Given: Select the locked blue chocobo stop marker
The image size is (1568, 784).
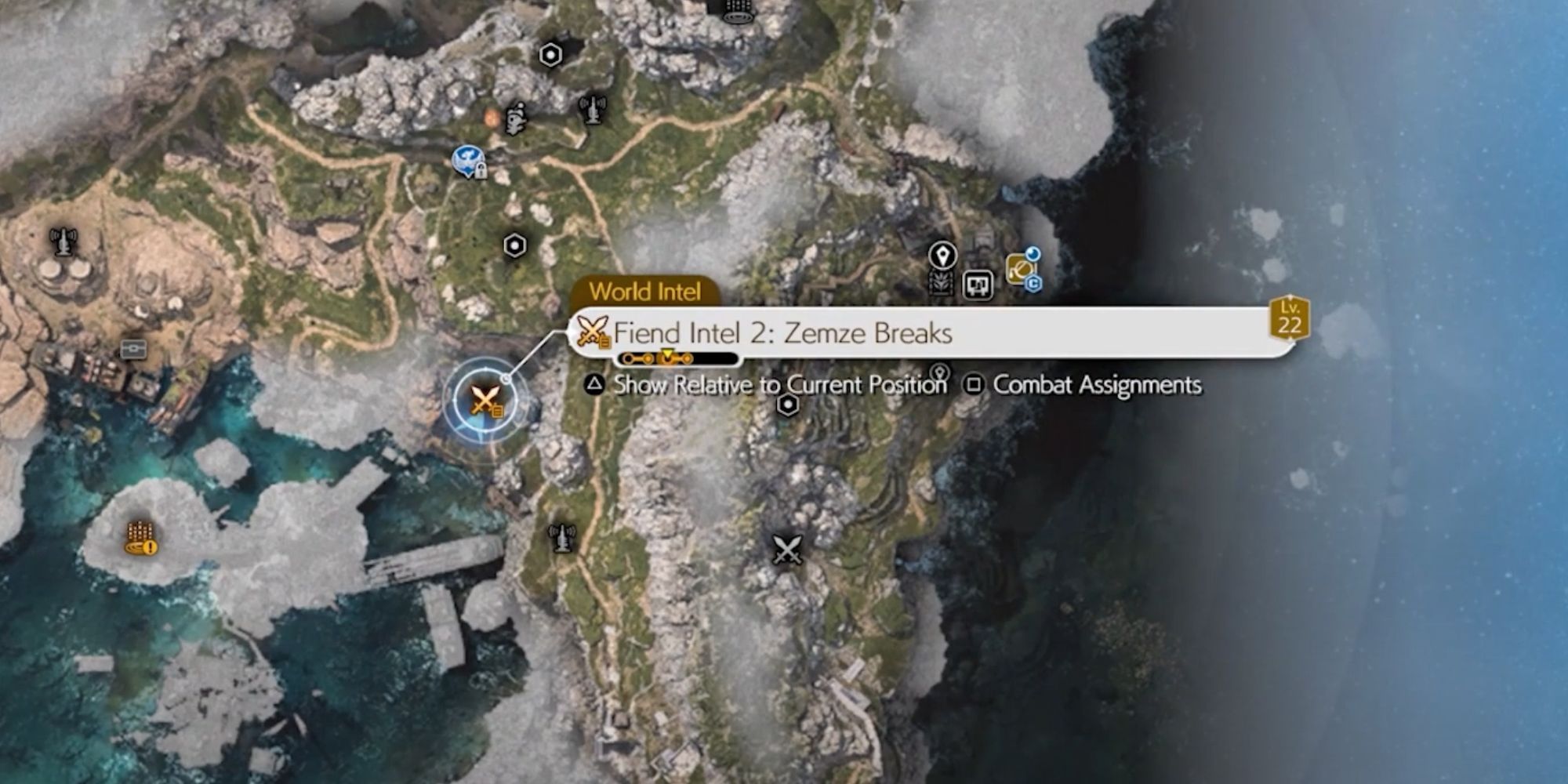Looking at the screenshot, I should pos(469,162).
